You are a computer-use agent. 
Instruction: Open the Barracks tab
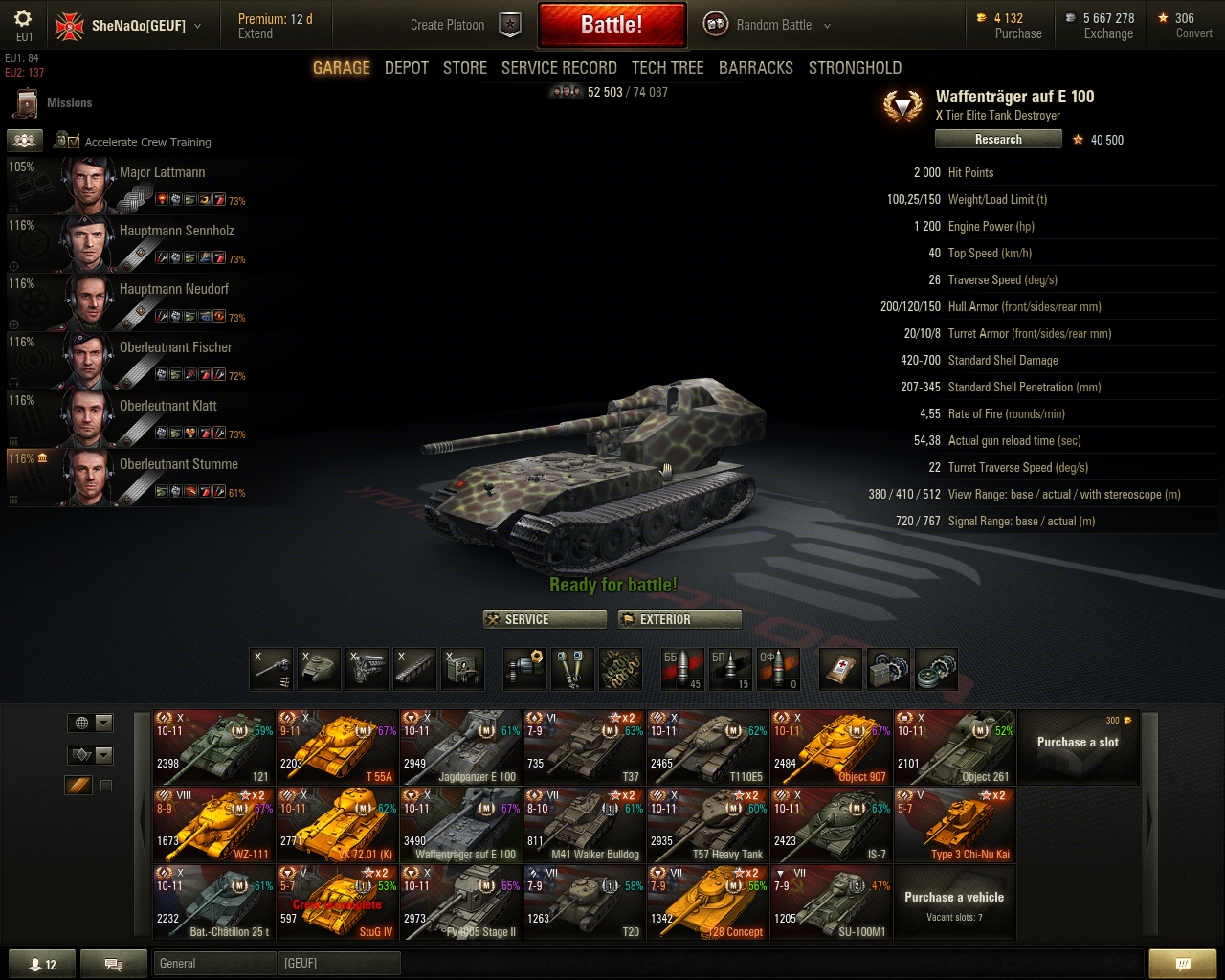coord(756,68)
